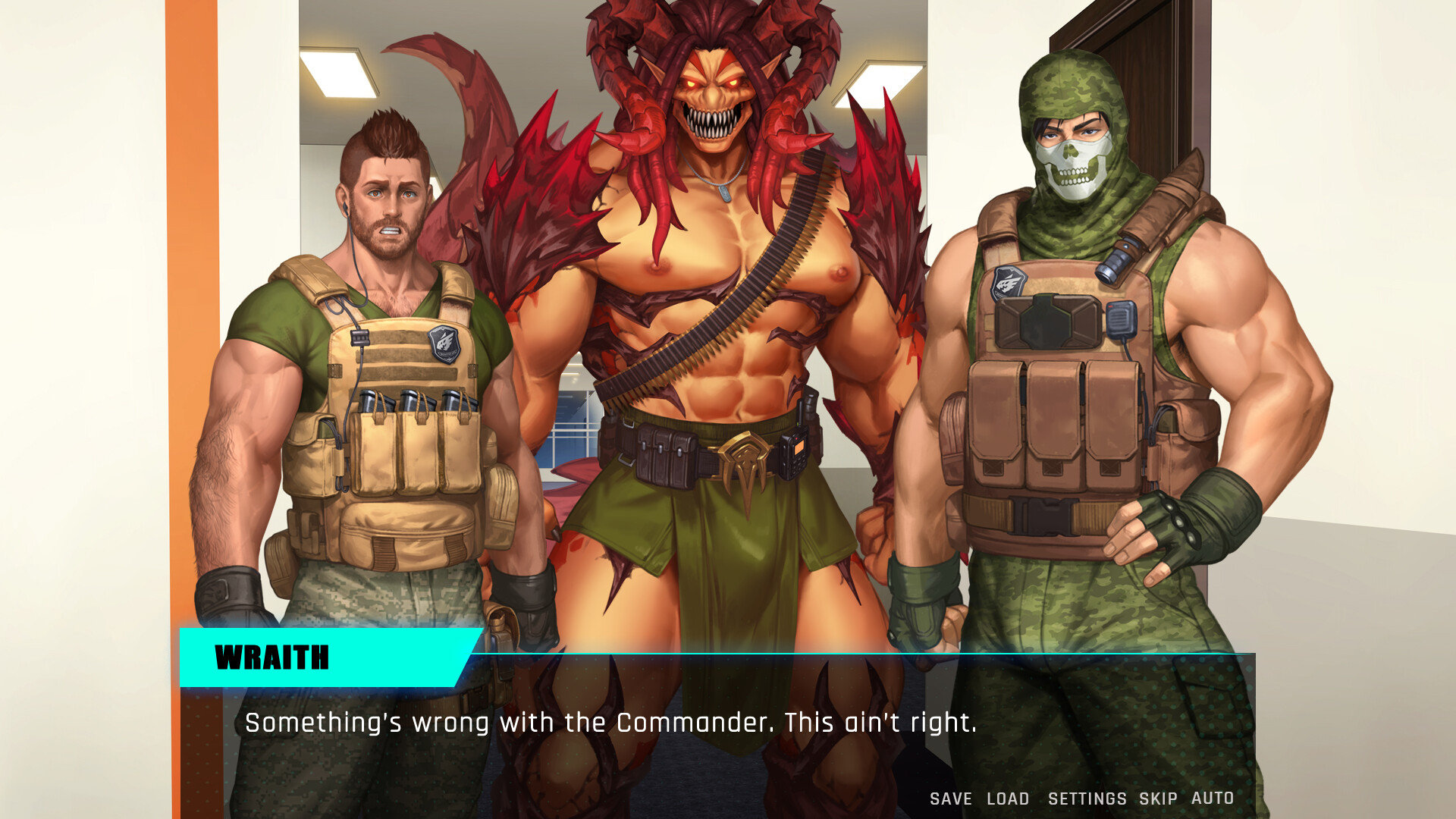This screenshot has height=819, width=1456.
Task: Enable AUTO play mode
Action: point(1214,799)
